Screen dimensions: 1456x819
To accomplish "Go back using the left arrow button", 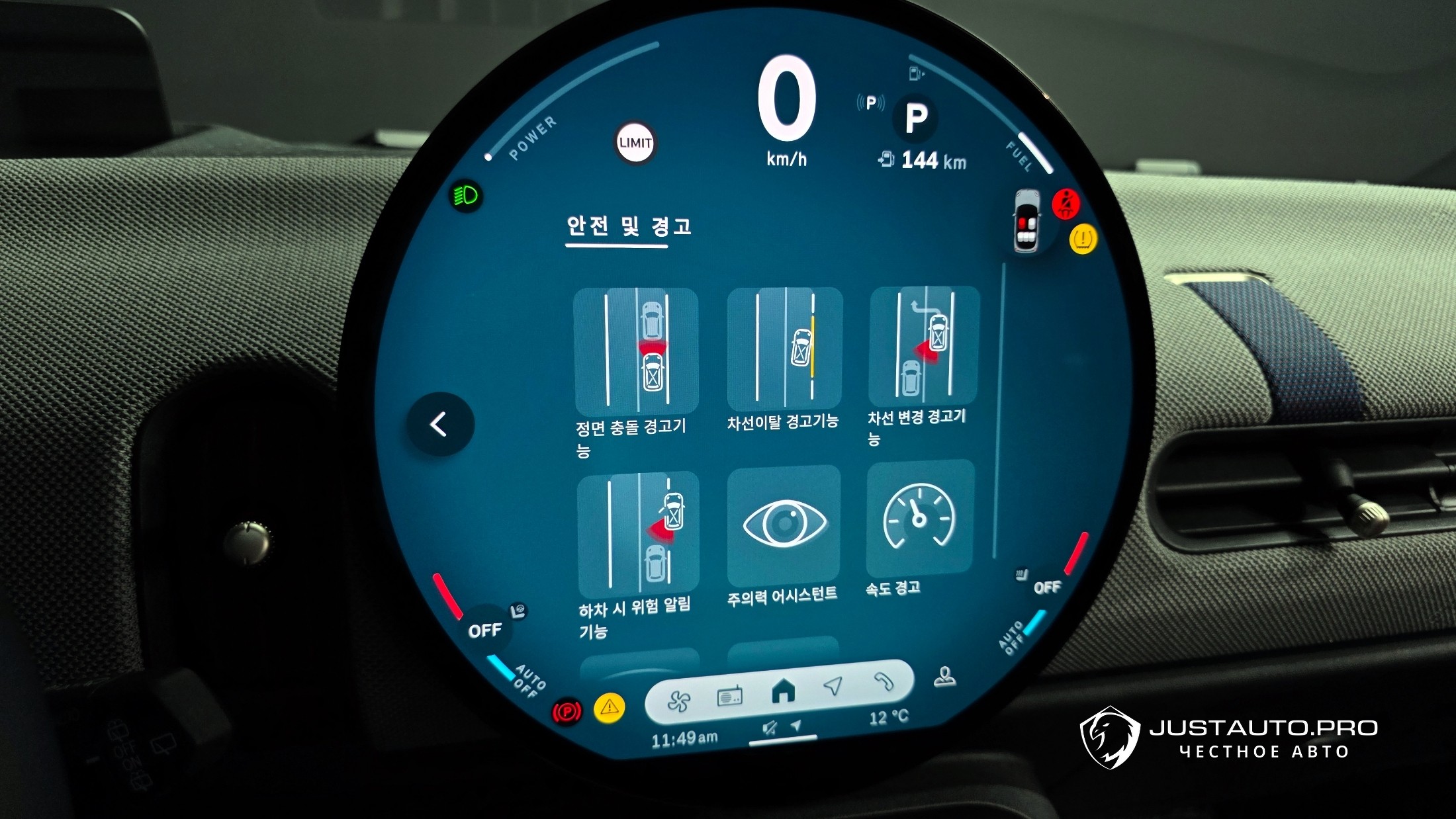I will pyautogui.click(x=439, y=424).
